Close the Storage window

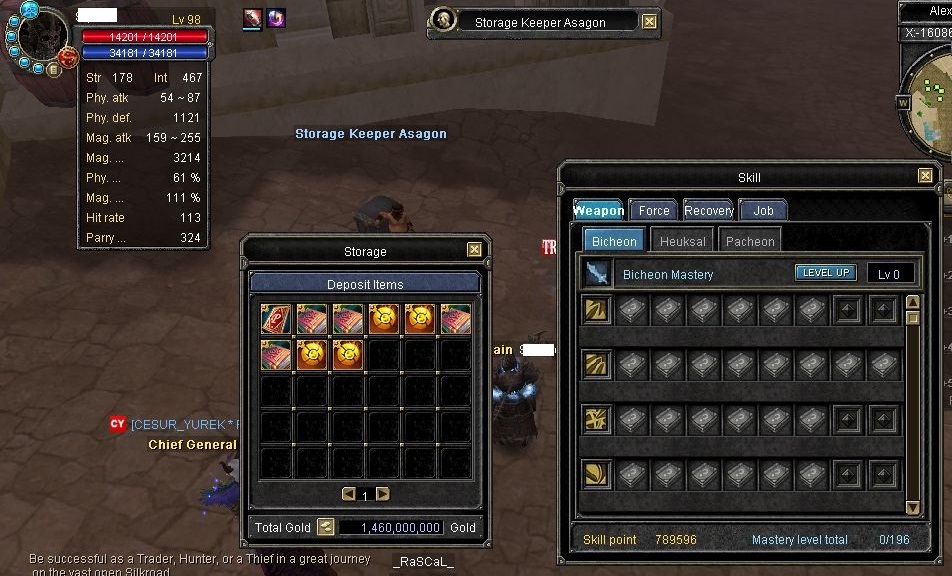(x=474, y=251)
